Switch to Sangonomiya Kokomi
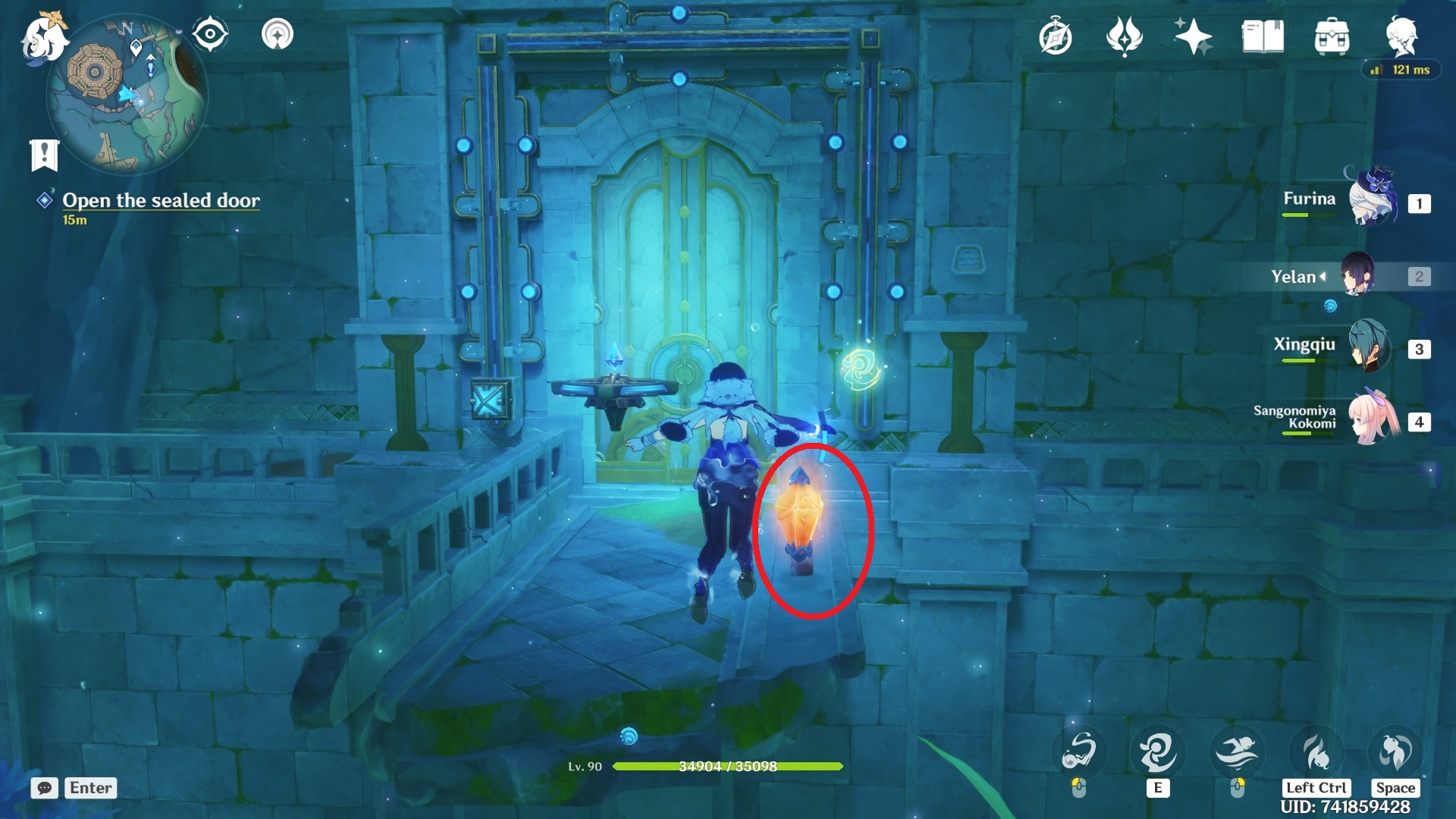This screenshot has height=819, width=1456. [x=1373, y=419]
